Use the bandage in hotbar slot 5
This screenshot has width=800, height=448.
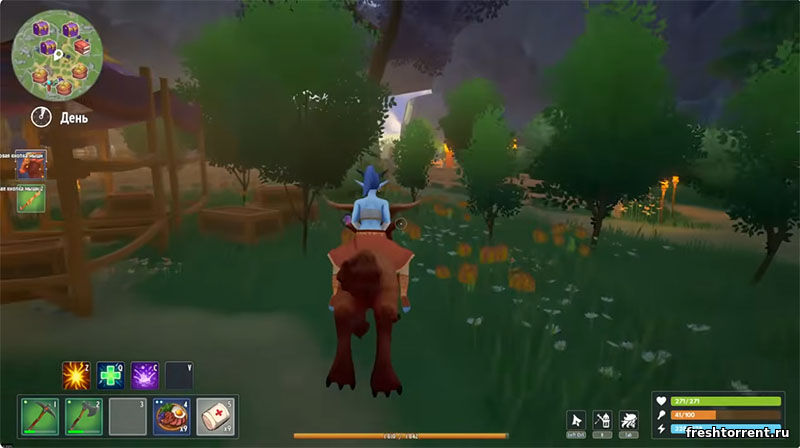pyautogui.click(x=215, y=415)
